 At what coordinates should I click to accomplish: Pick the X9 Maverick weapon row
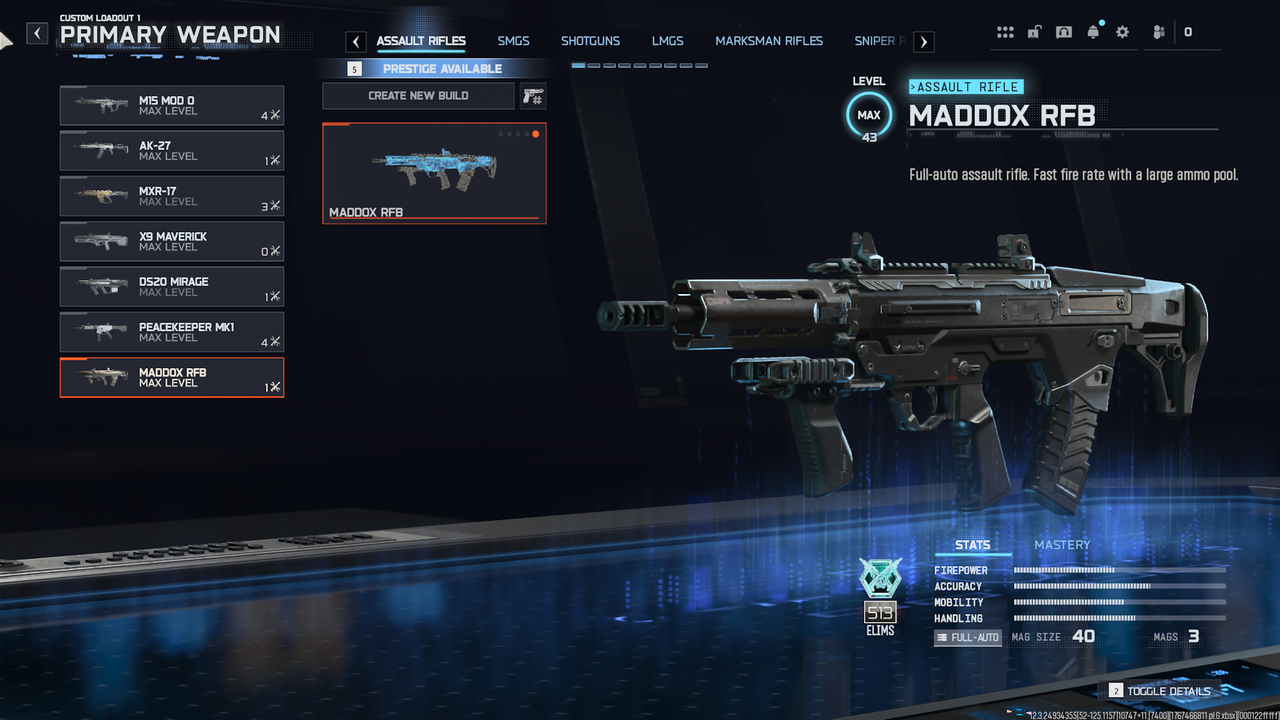pos(171,241)
